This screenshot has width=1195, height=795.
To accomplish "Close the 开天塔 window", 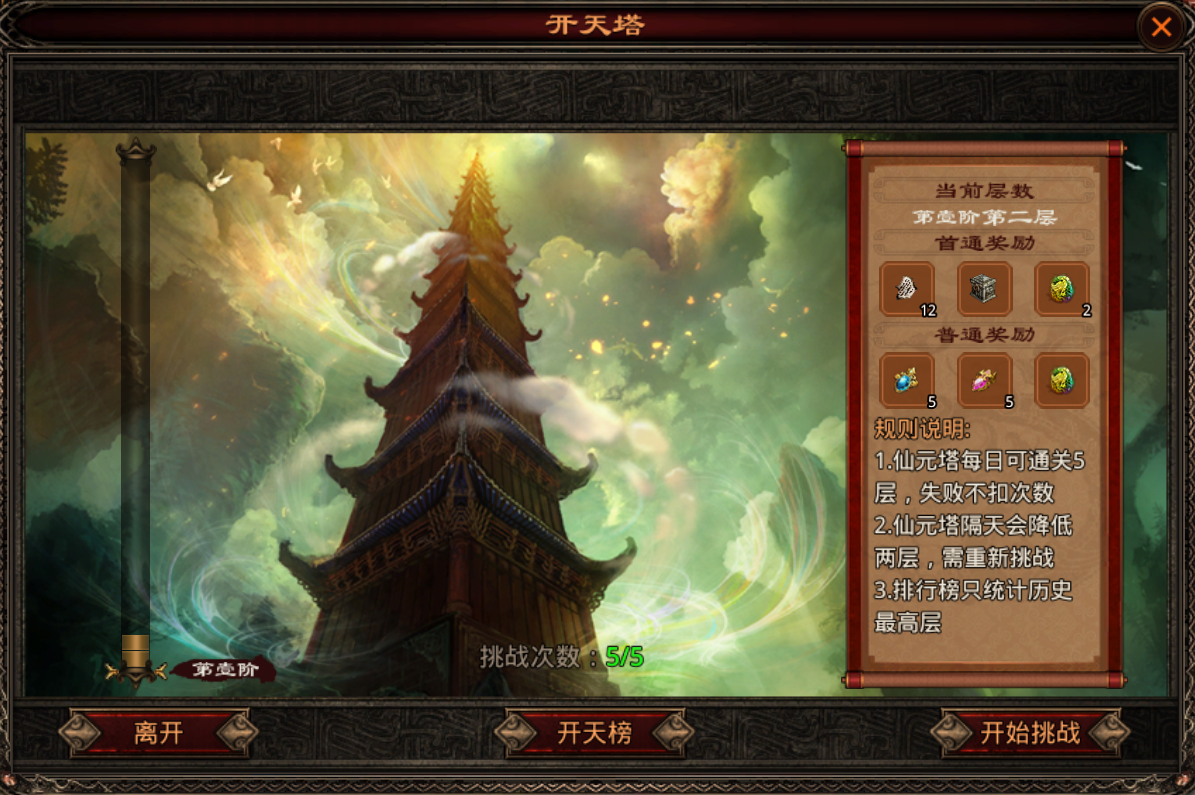I will pyautogui.click(x=1161, y=27).
